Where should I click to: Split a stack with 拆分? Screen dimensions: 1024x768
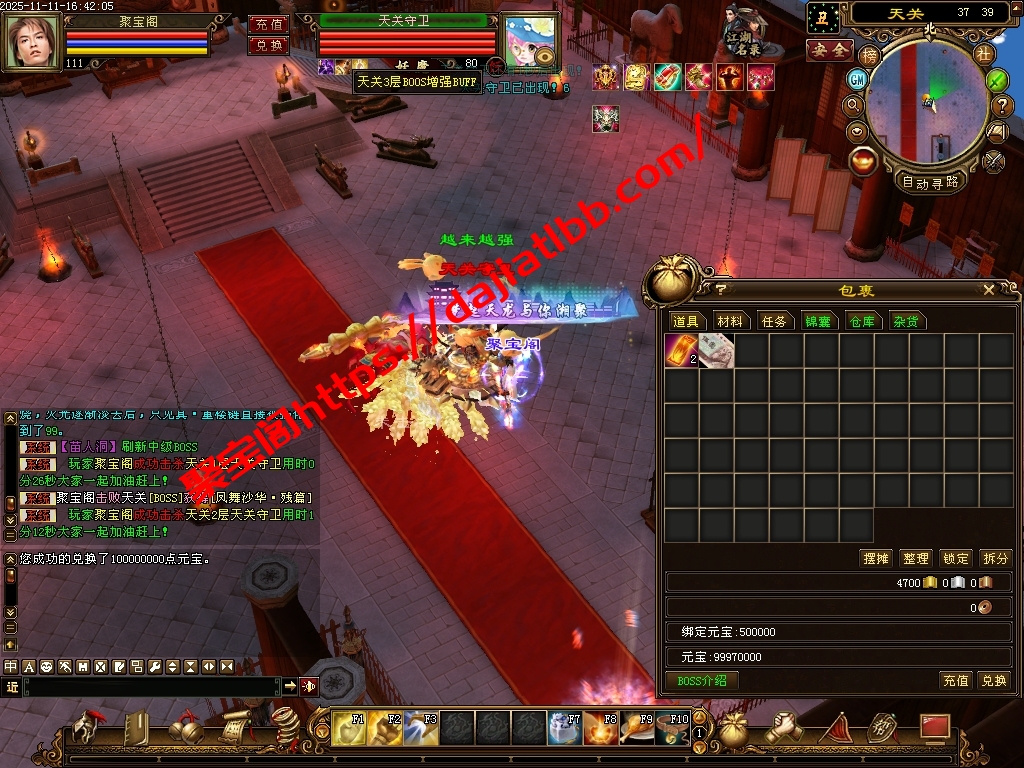995,558
